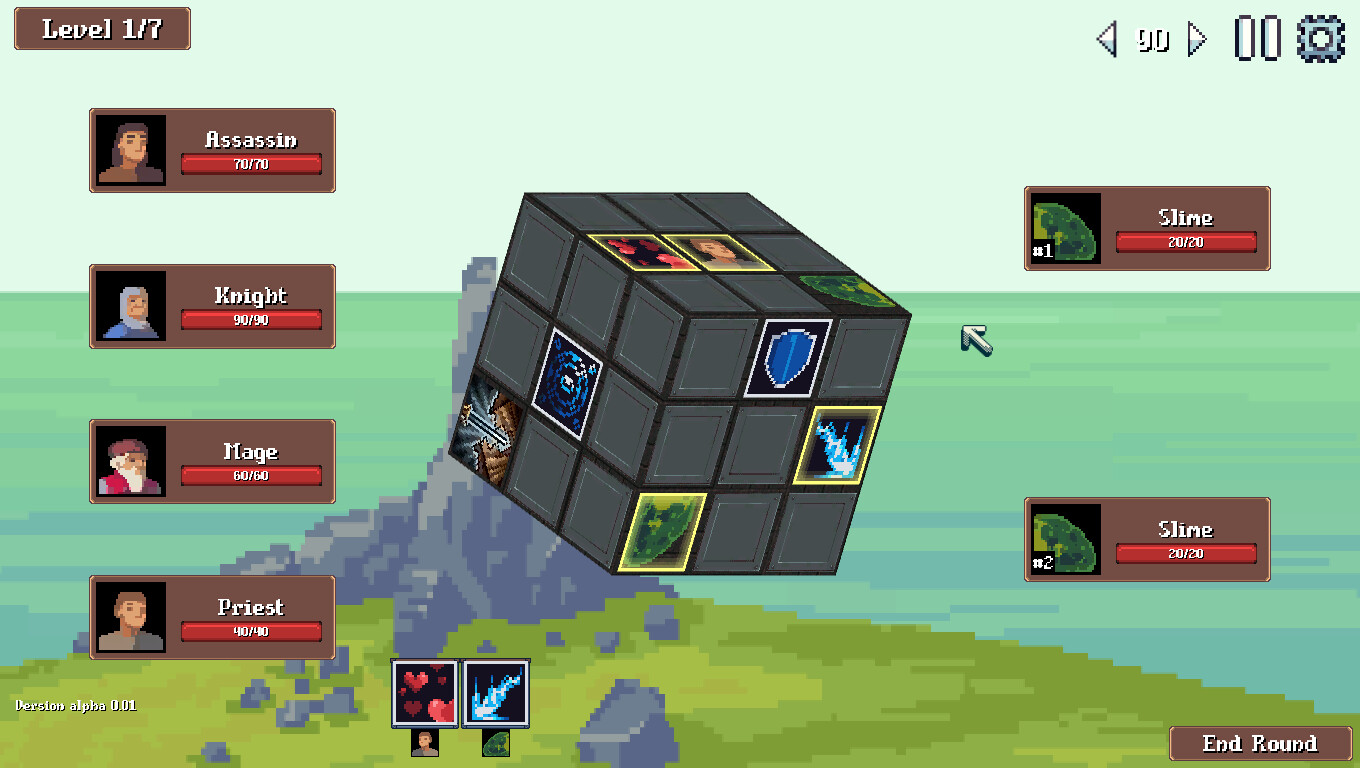The image size is (1360, 768).
Task: Click the Slime #2 panel
Action: point(1146,539)
